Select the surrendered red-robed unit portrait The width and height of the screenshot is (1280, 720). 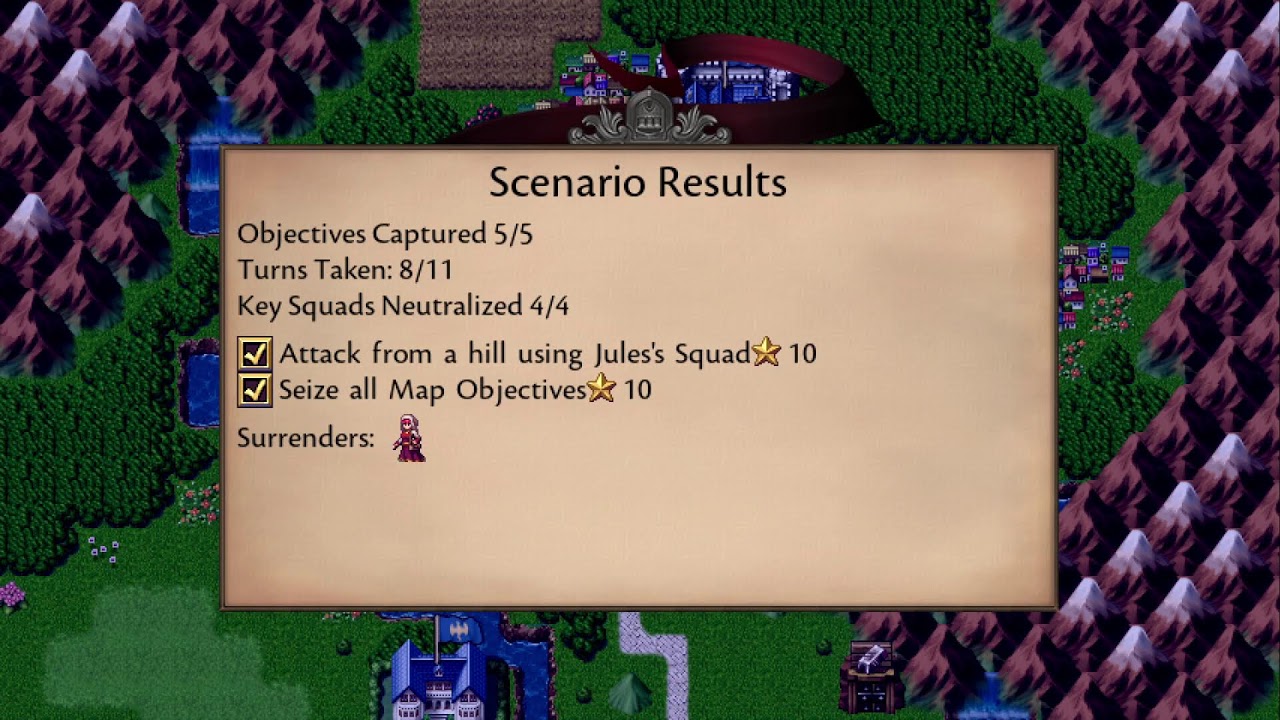(x=409, y=438)
